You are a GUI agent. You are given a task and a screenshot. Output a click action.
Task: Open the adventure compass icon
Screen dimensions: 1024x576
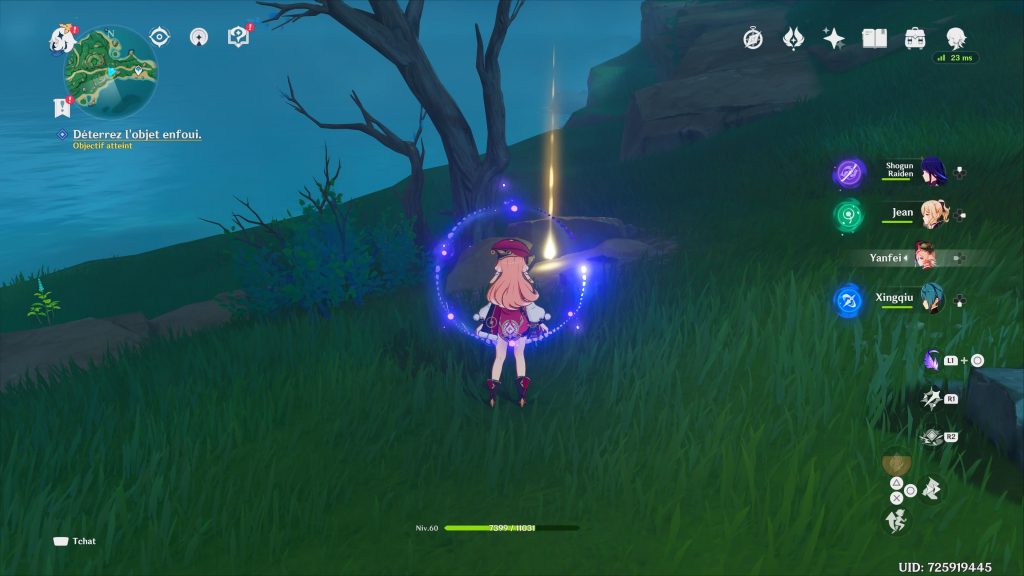[x=753, y=39]
